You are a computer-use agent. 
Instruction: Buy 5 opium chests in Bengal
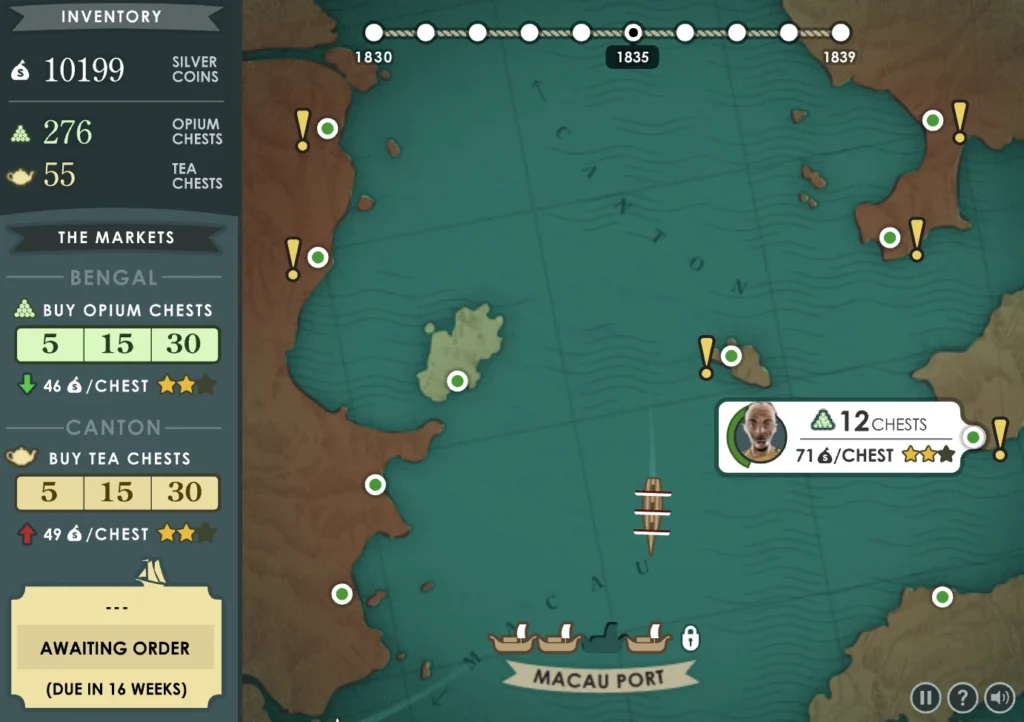point(50,345)
